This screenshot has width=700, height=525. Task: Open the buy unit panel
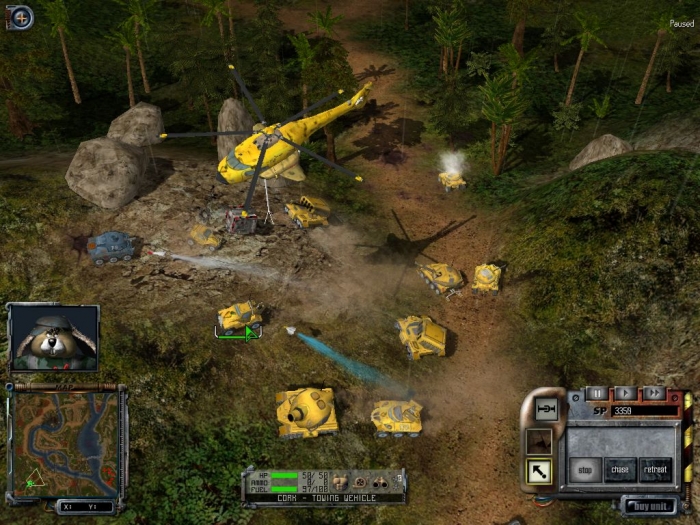click(649, 505)
